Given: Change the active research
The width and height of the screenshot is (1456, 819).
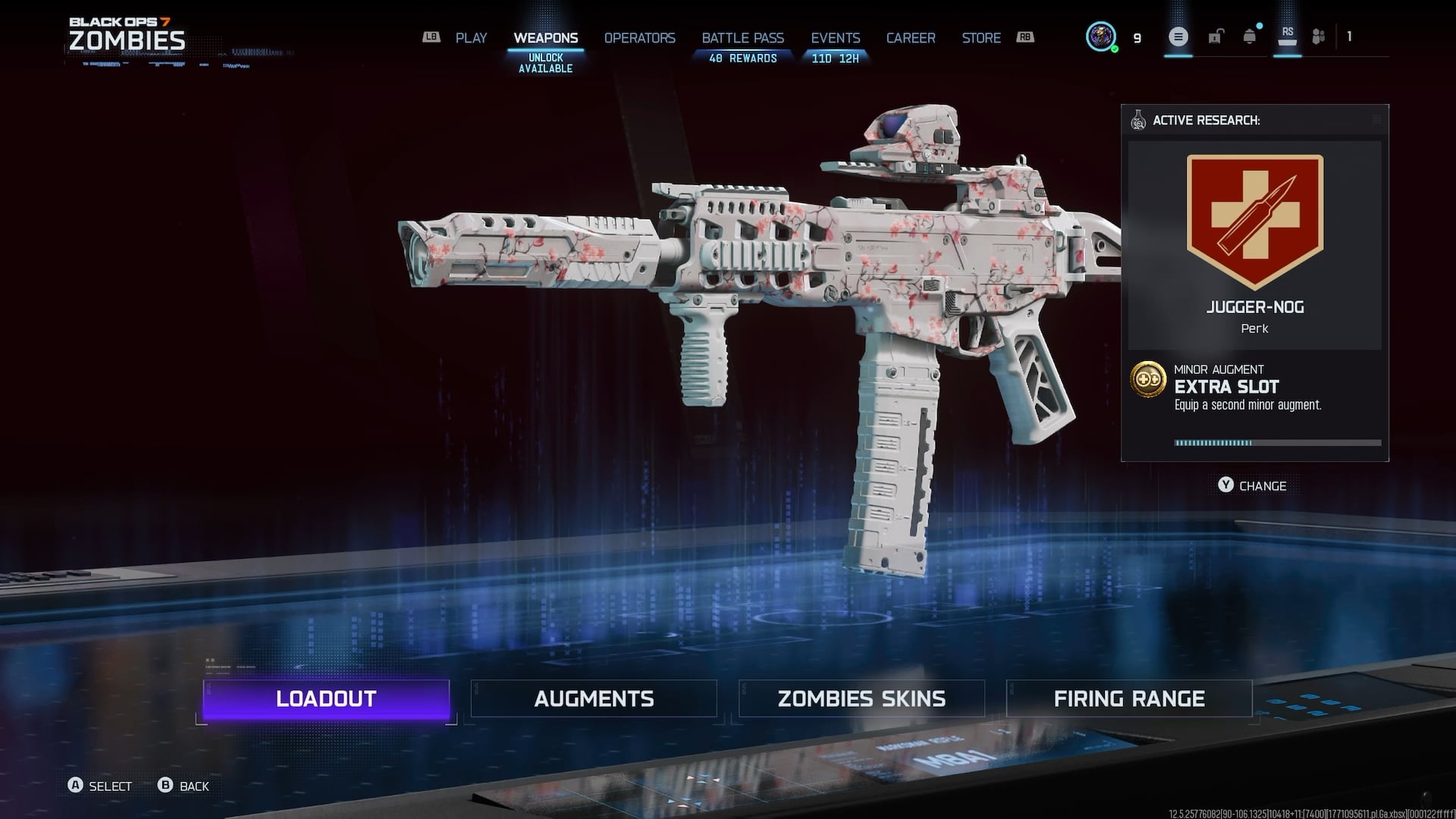Looking at the screenshot, I should (1252, 485).
